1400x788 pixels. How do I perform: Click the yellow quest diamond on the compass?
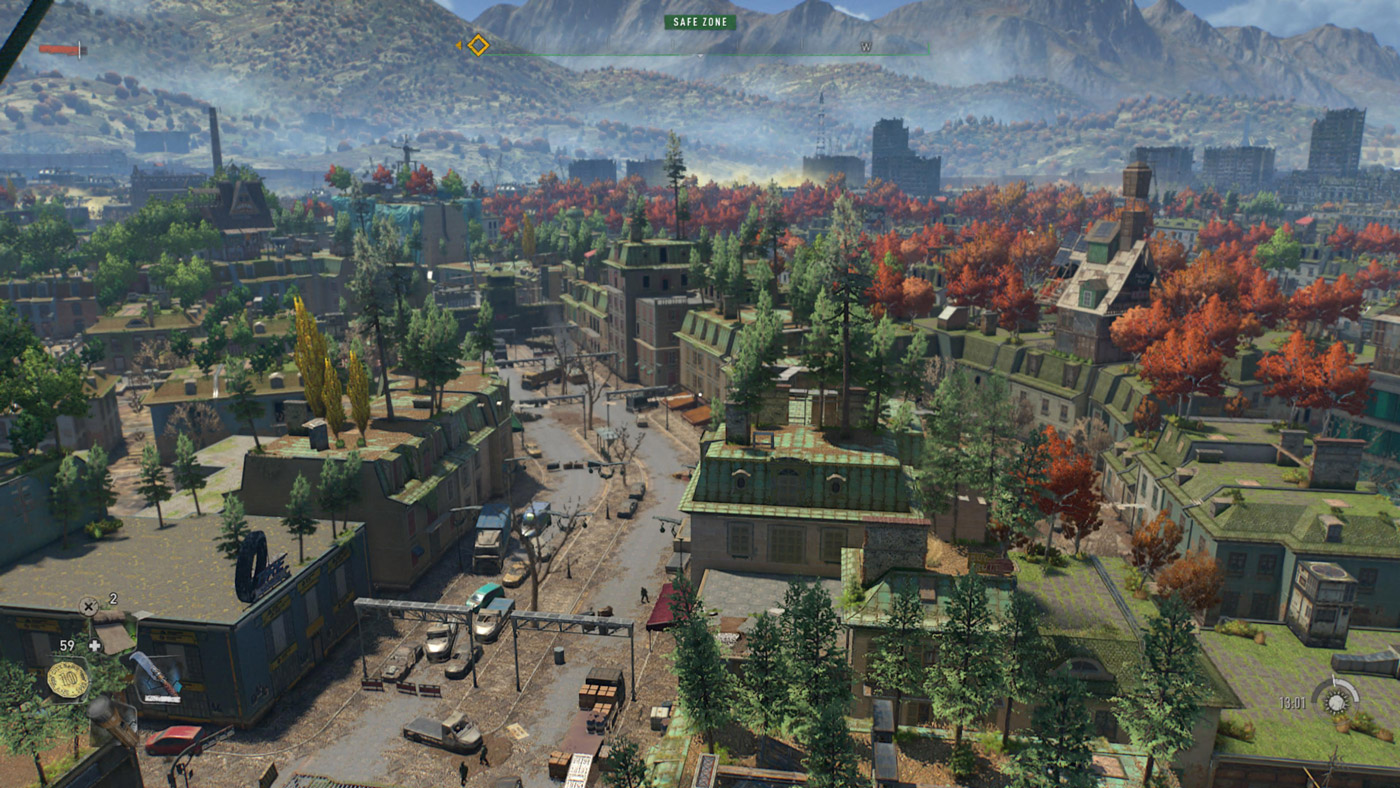pyautogui.click(x=477, y=45)
